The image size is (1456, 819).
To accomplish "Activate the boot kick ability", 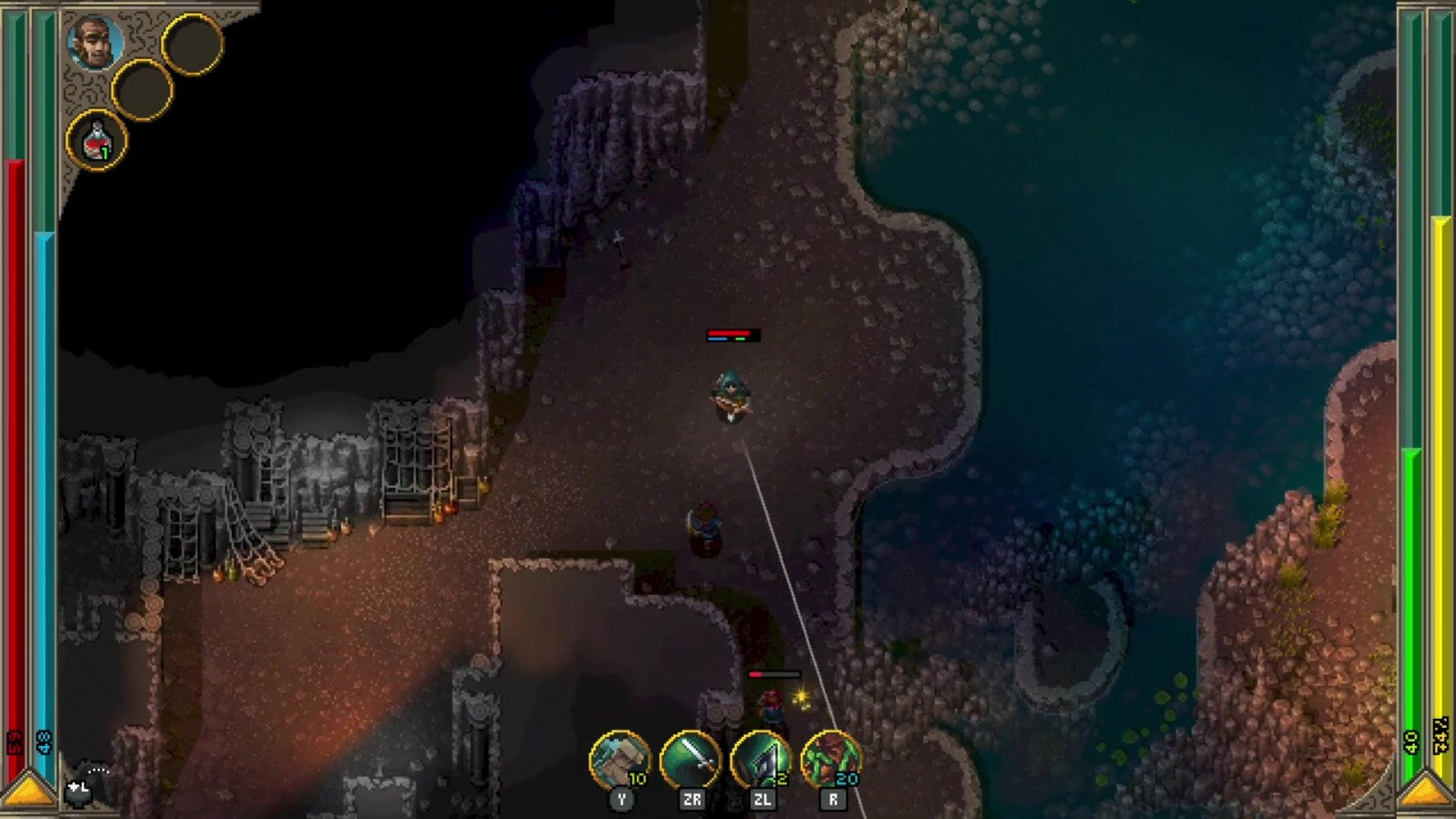I will tap(620, 760).
